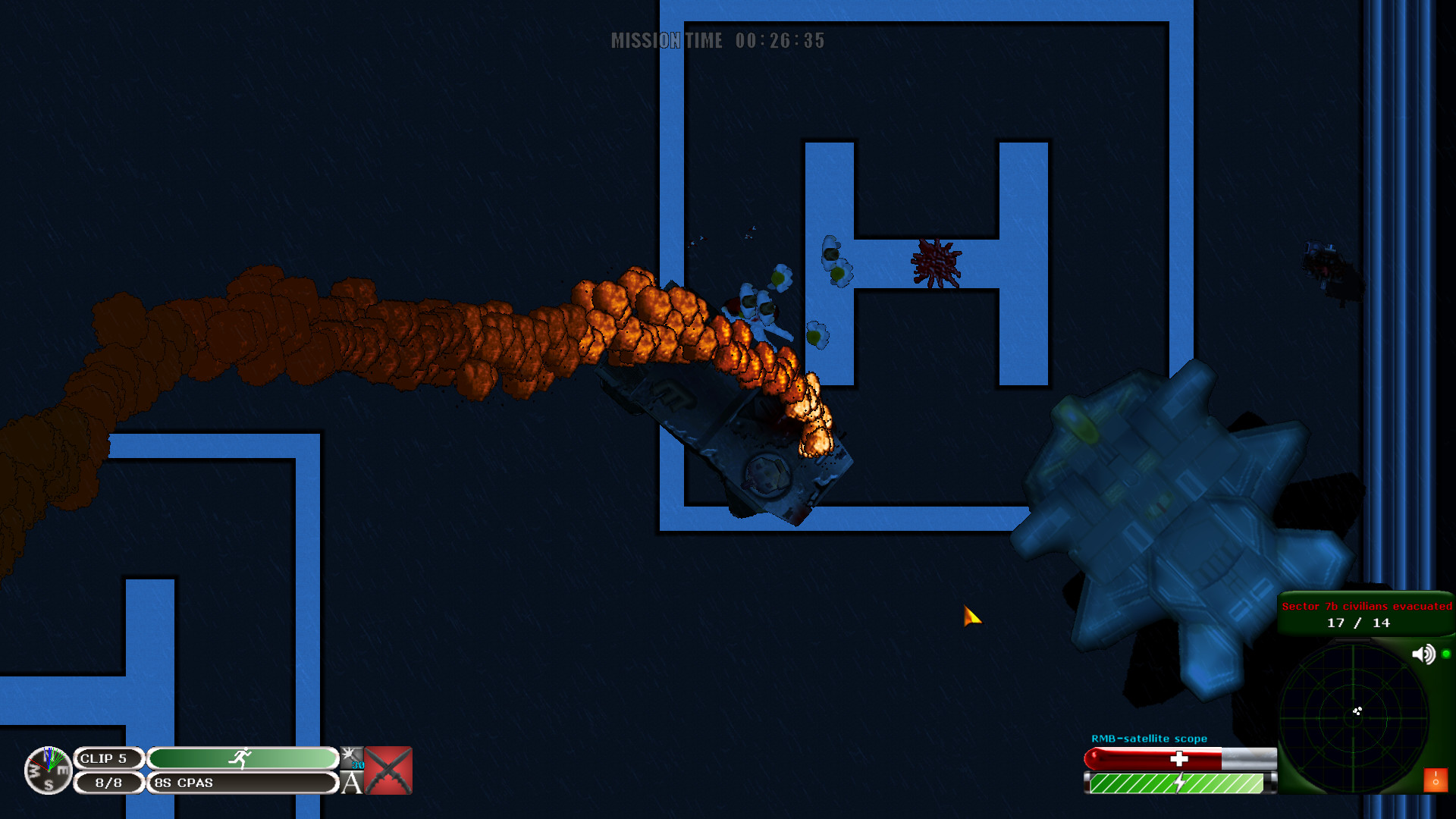This screenshot has height=819, width=1456.
Task: Open the 8S CPAS weapon selector
Action: coord(180,783)
